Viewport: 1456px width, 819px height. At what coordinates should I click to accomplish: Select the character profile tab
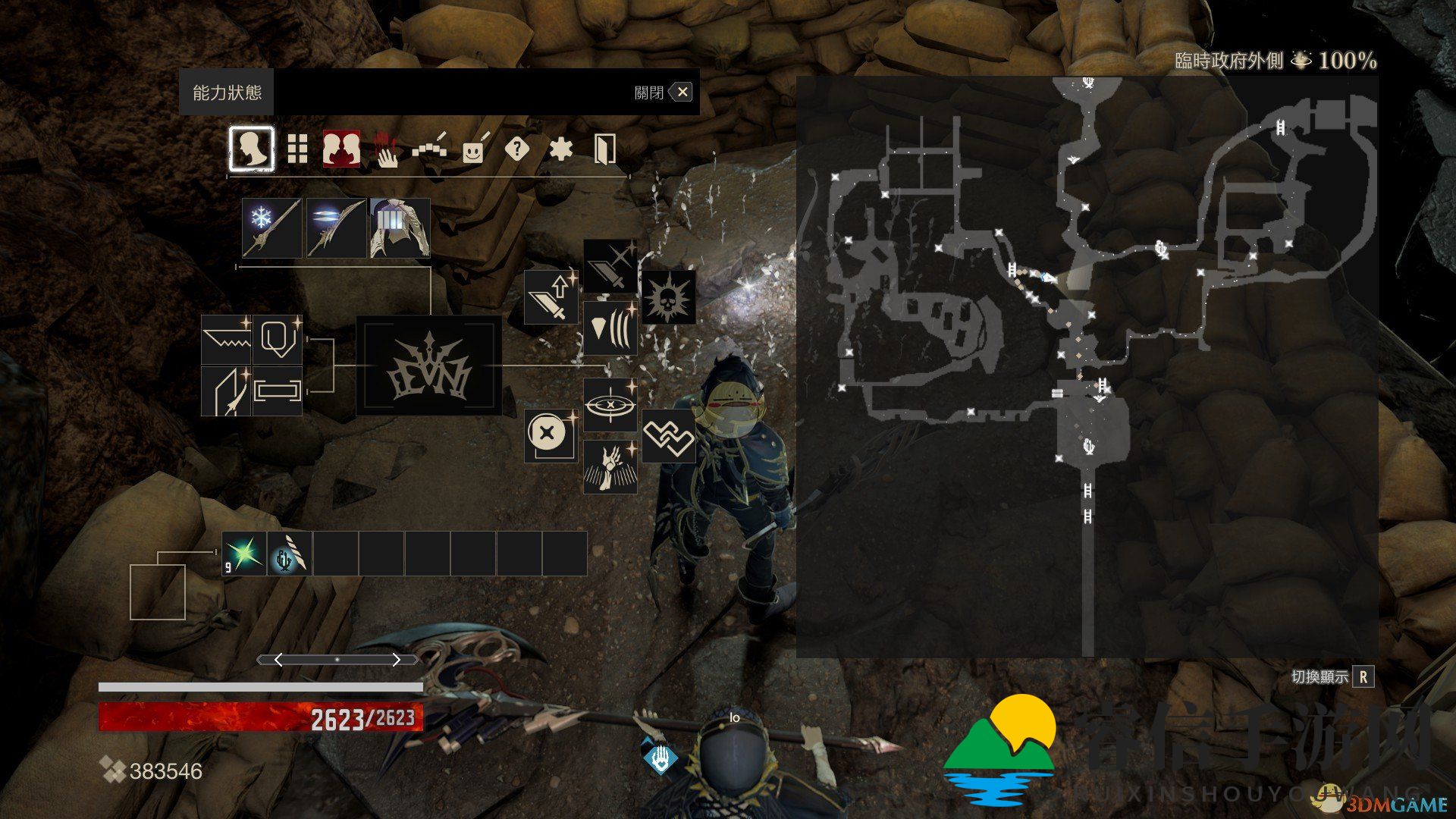(252, 149)
